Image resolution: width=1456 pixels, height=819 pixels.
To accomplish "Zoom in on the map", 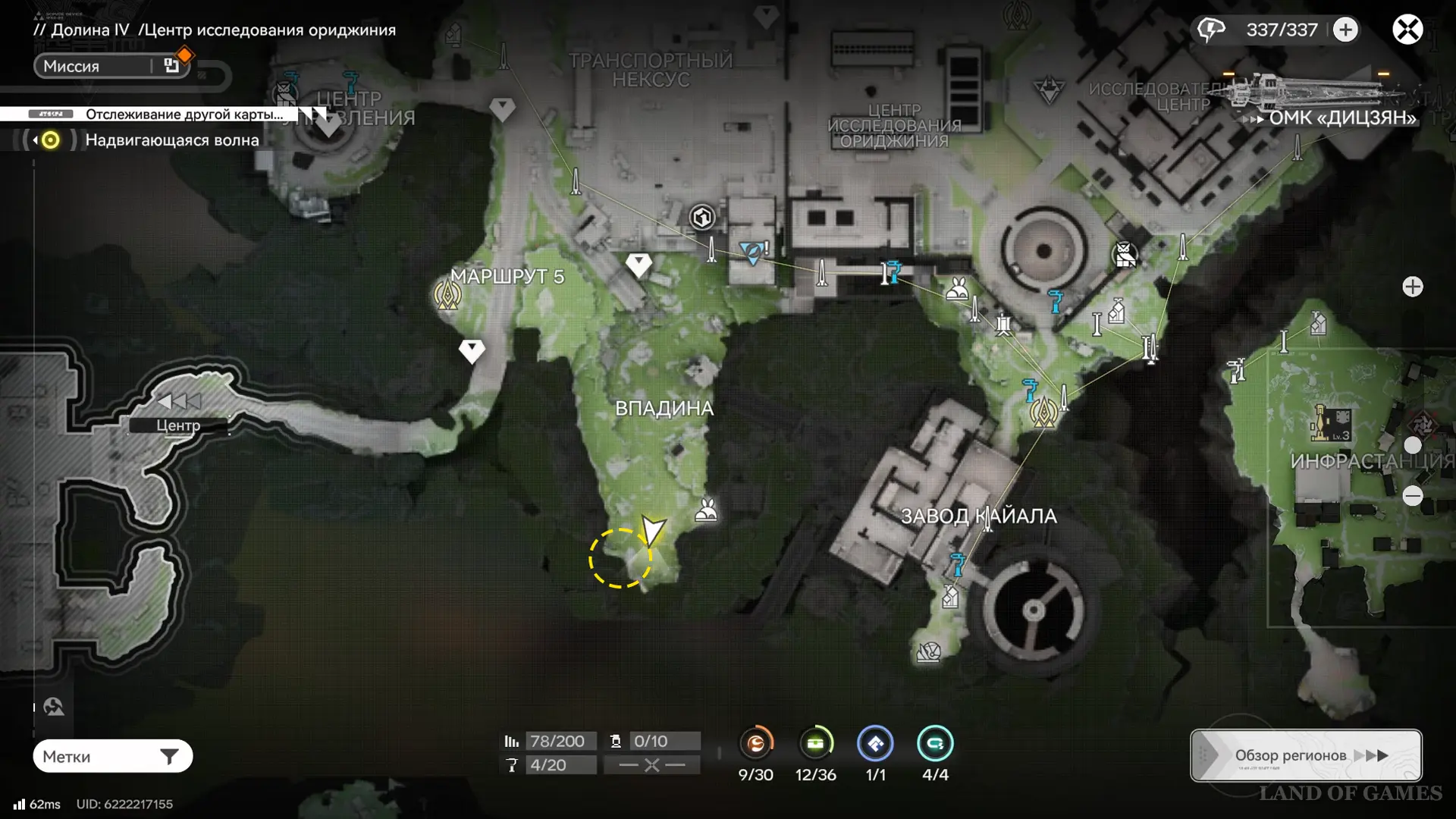I will pyautogui.click(x=1412, y=287).
